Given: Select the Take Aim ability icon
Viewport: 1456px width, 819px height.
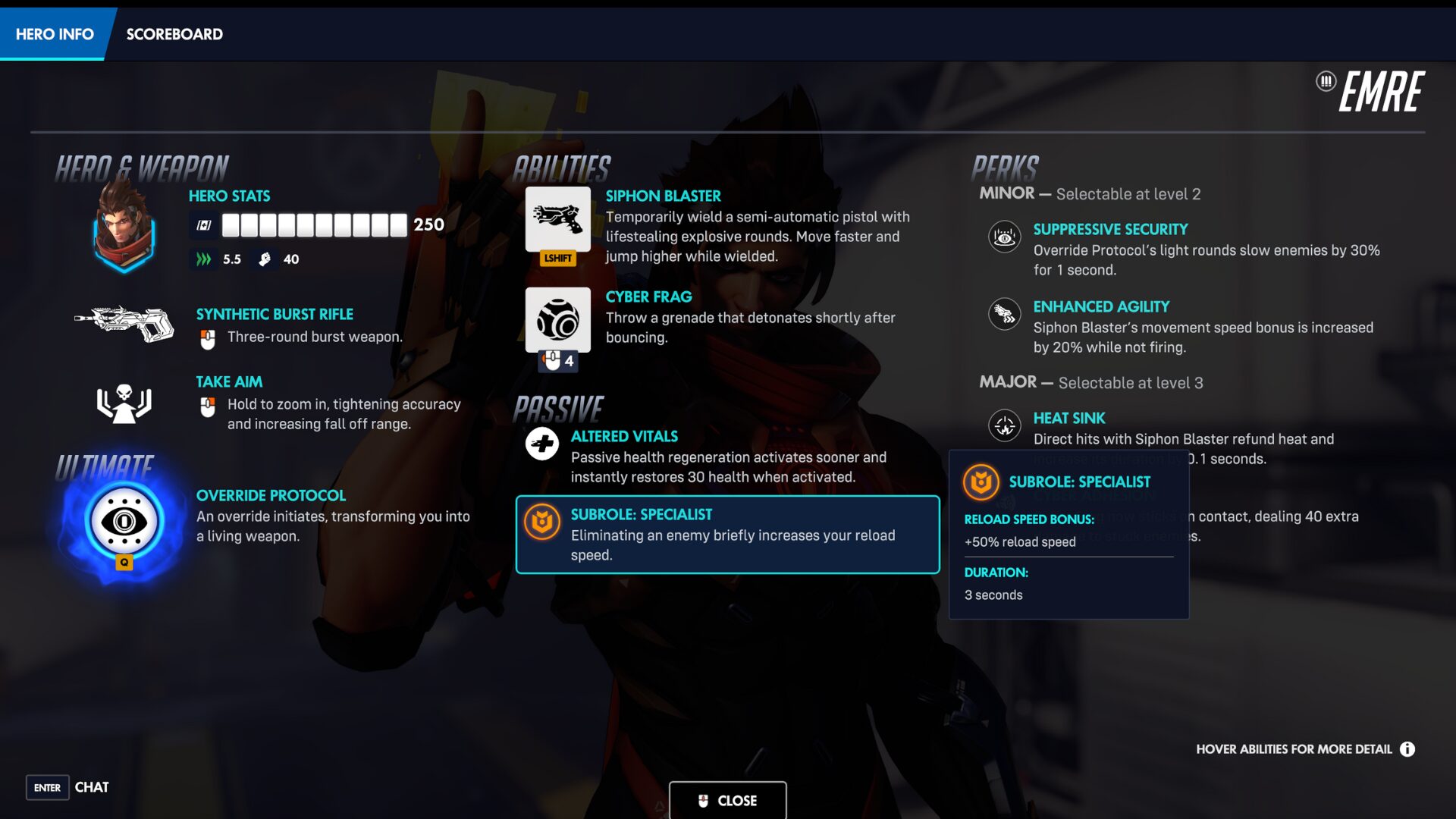Looking at the screenshot, I should (124, 406).
